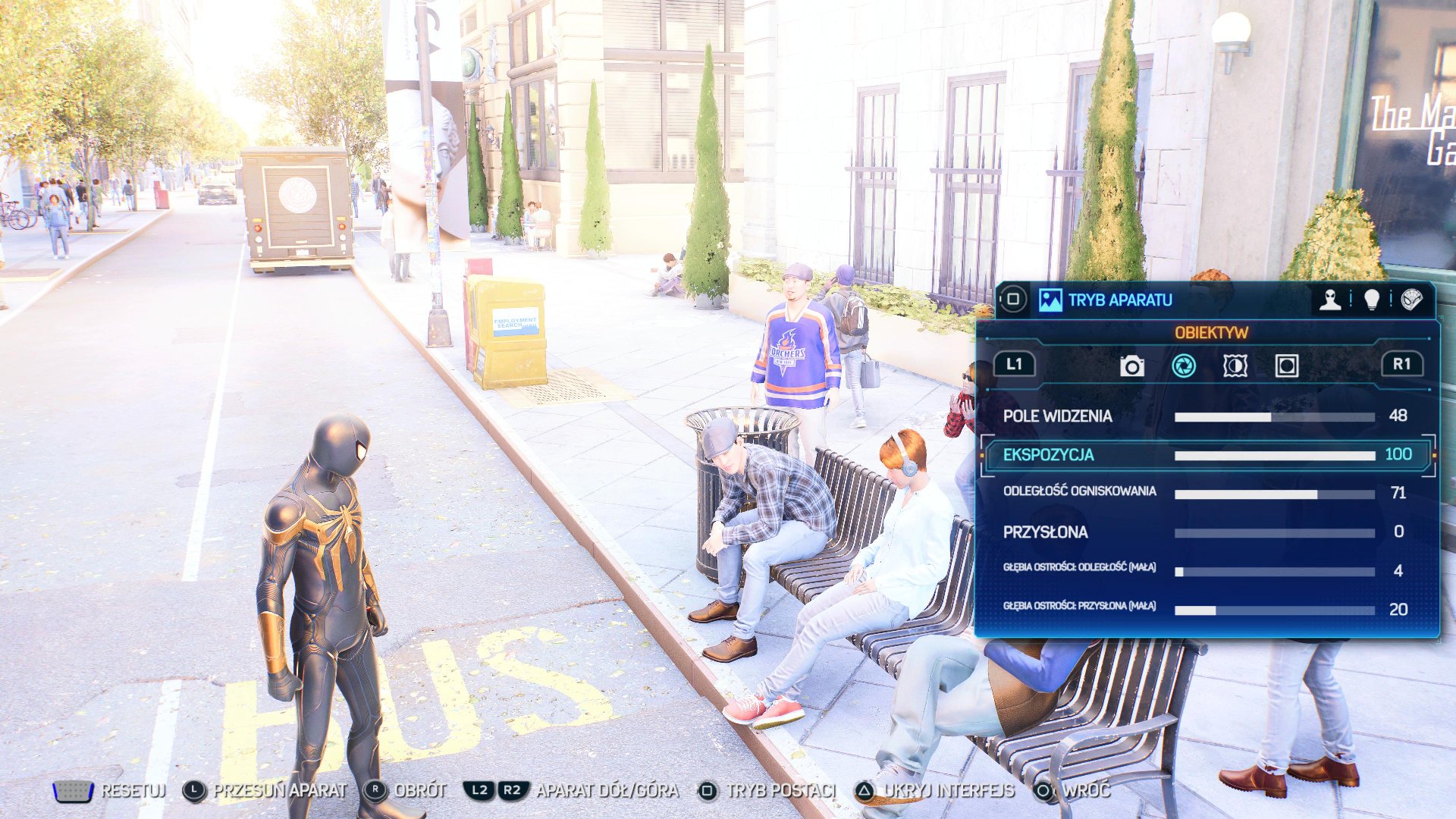Open the frame tab icon

1286,366
